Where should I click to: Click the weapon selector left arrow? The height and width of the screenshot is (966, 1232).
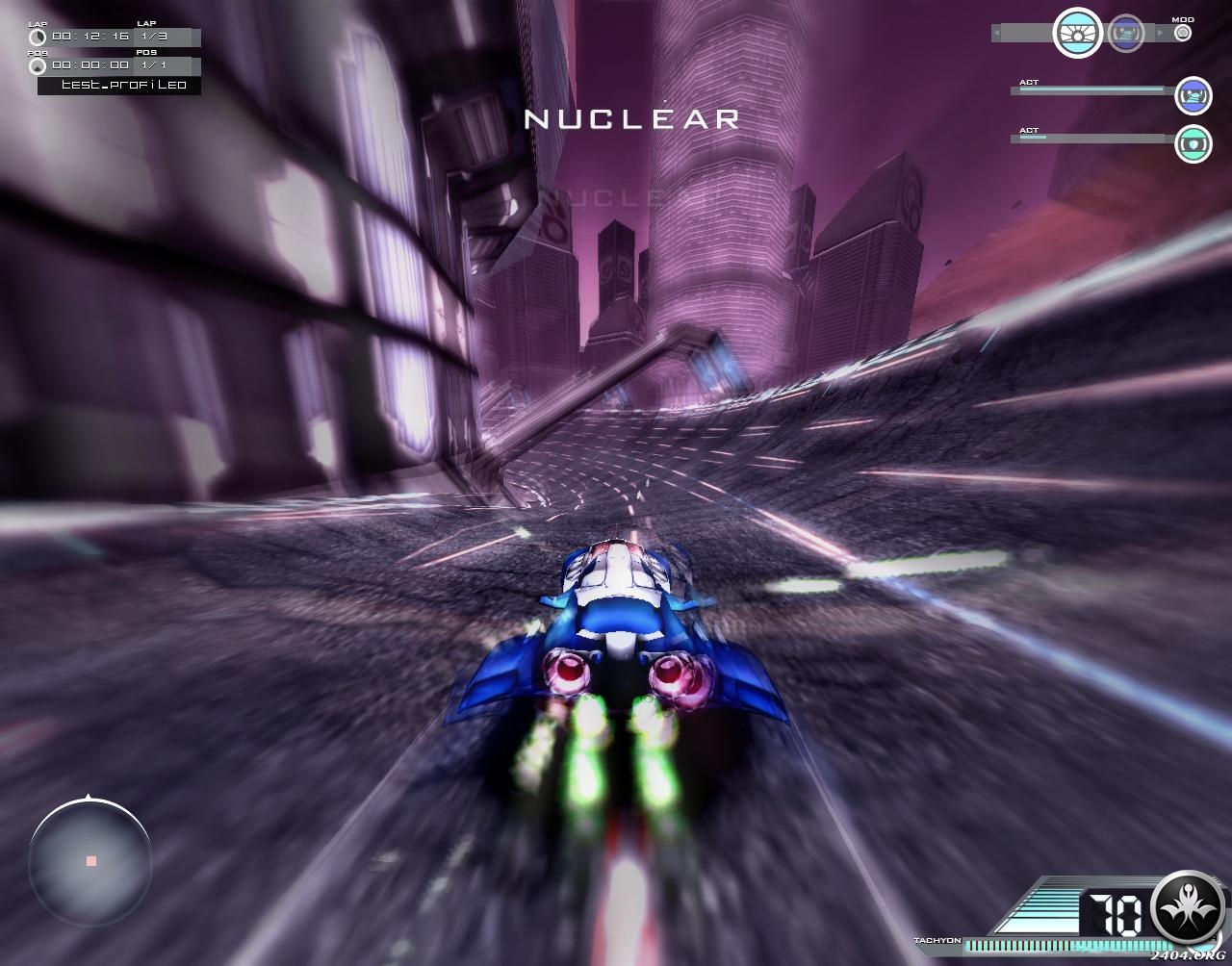(997, 34)
